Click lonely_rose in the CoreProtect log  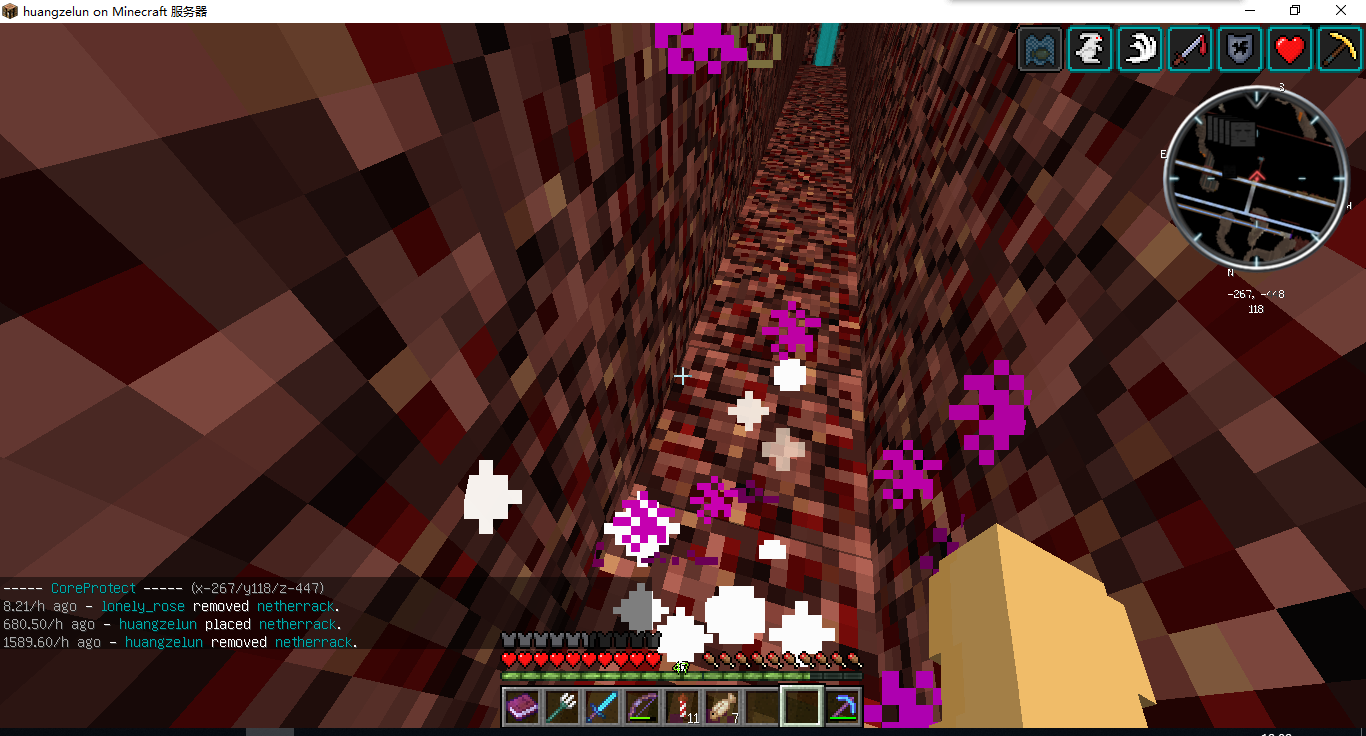[x=142, y=606]
